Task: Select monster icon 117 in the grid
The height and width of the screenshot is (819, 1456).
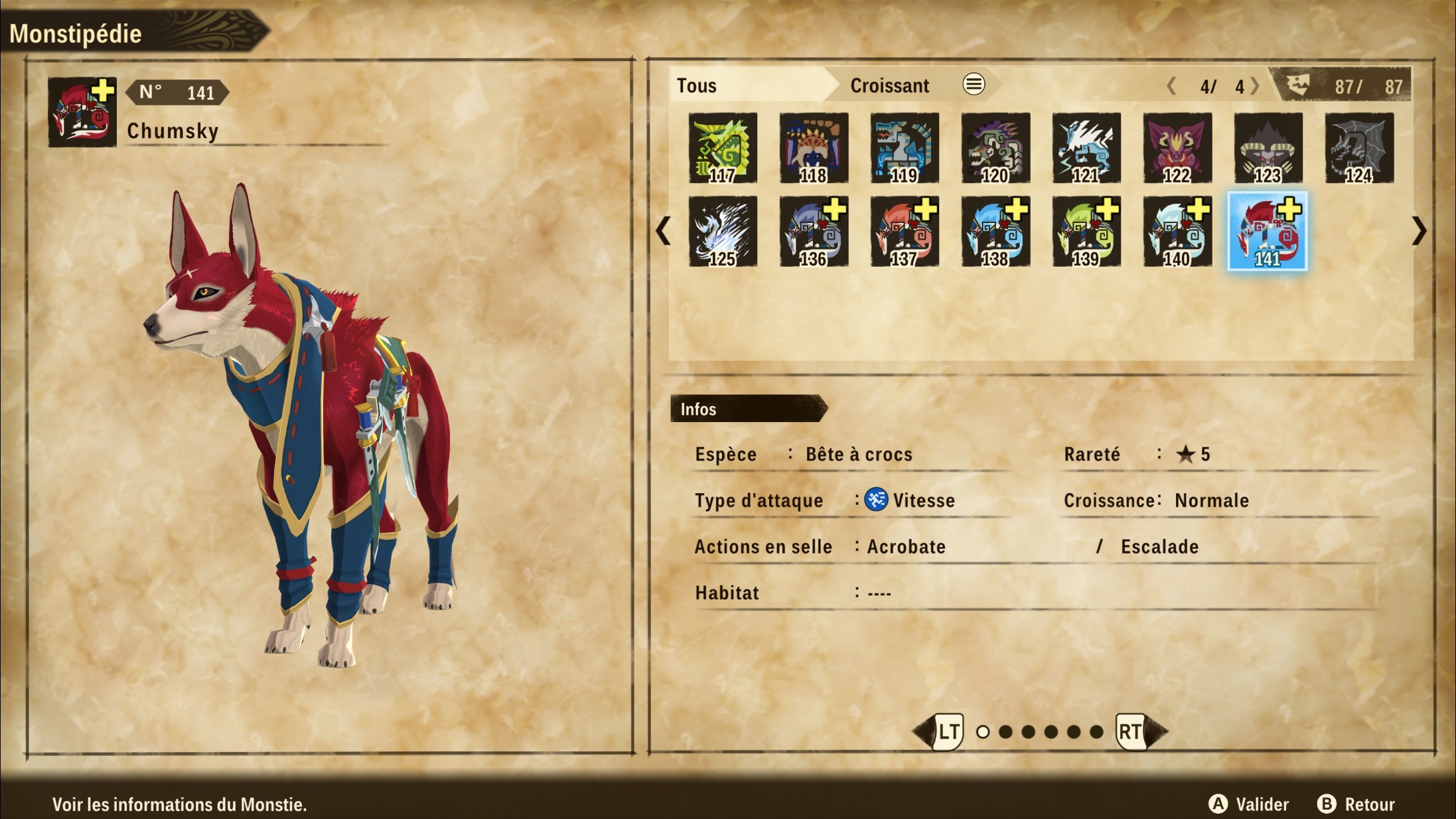Action: (x=722, y=147)
